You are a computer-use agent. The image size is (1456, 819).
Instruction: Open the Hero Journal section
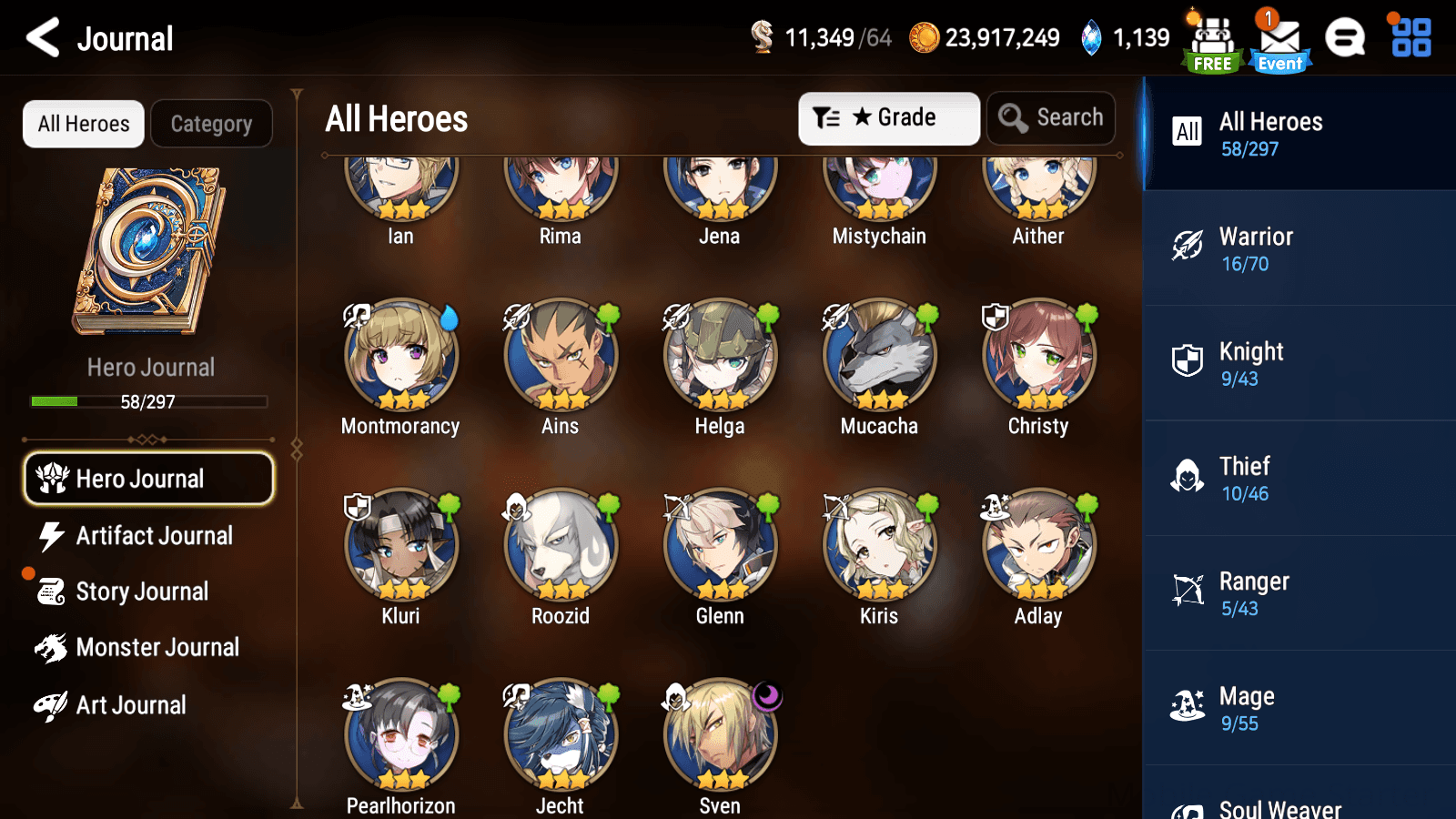[x=148, y=479]
